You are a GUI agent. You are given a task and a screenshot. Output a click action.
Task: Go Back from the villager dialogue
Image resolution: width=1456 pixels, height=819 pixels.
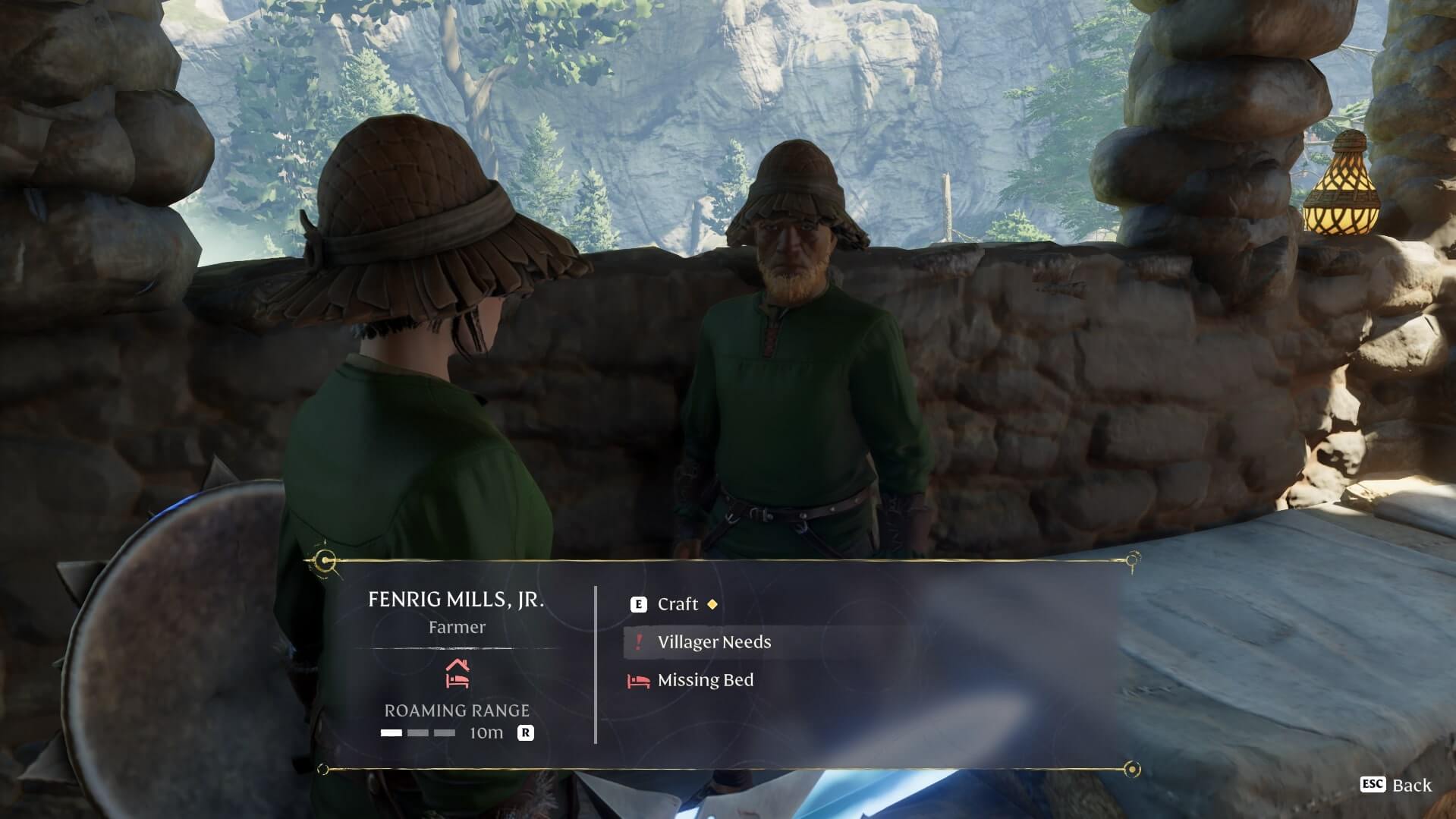(1397, 785)
